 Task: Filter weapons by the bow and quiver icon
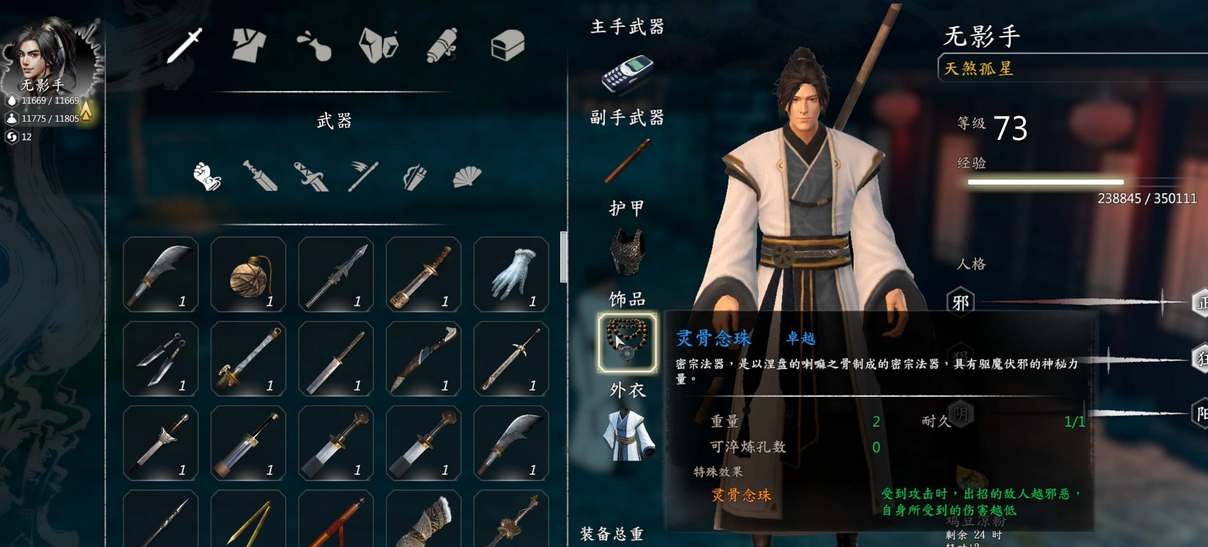pos(414,177)
